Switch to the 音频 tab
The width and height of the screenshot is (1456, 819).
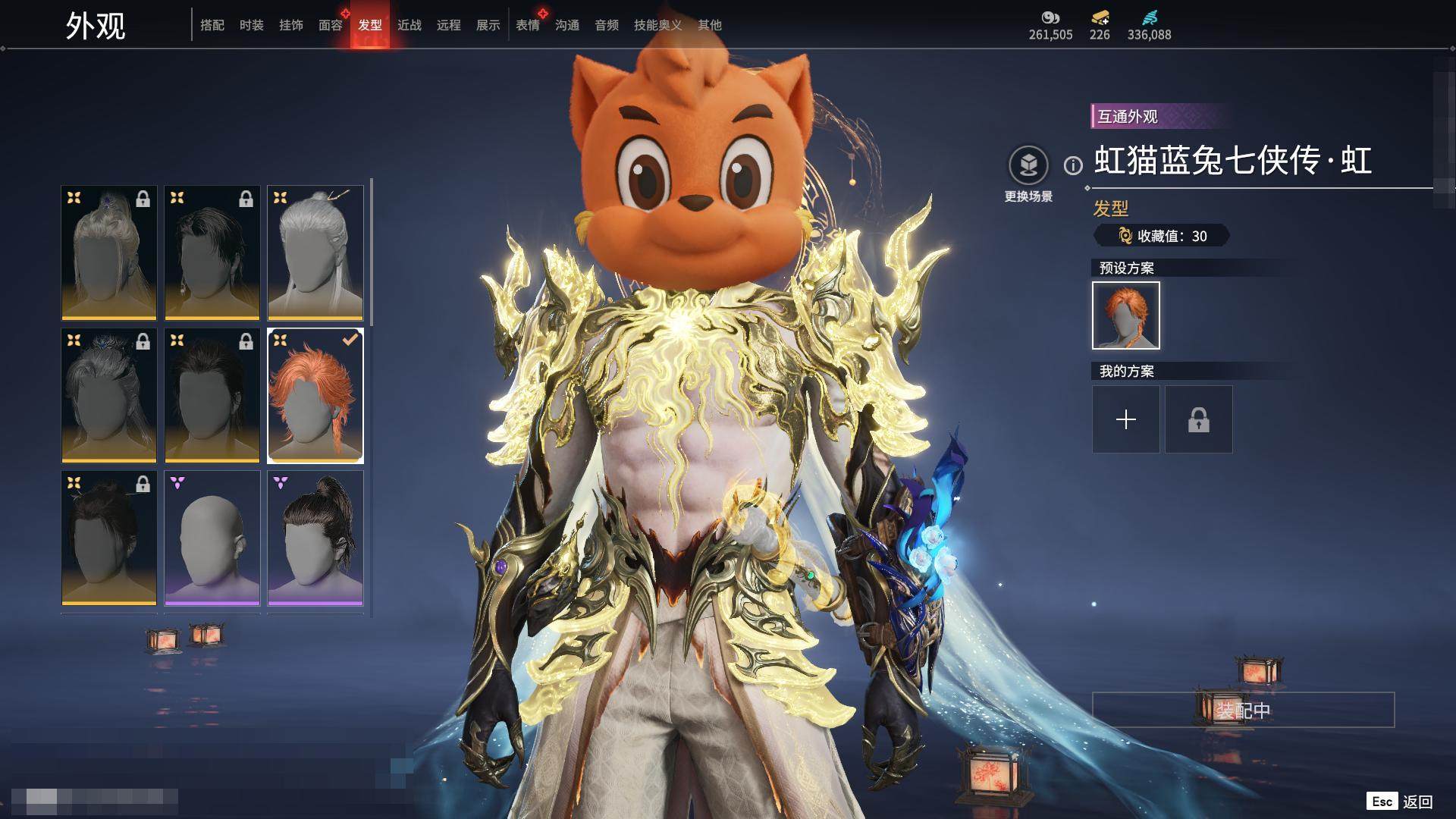(607, 25)
